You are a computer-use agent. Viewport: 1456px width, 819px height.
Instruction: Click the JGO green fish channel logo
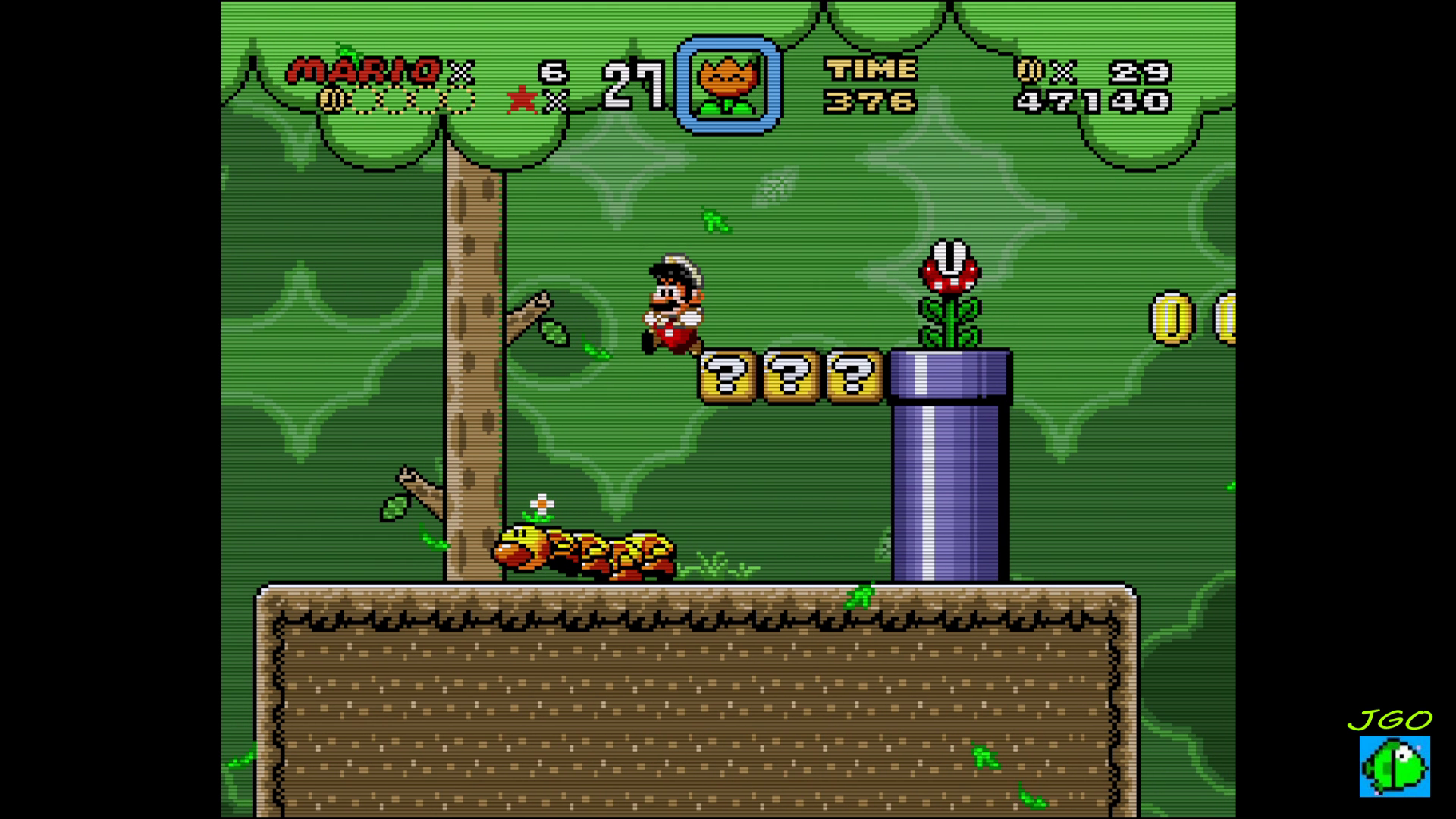click(x=1394, y=765)
